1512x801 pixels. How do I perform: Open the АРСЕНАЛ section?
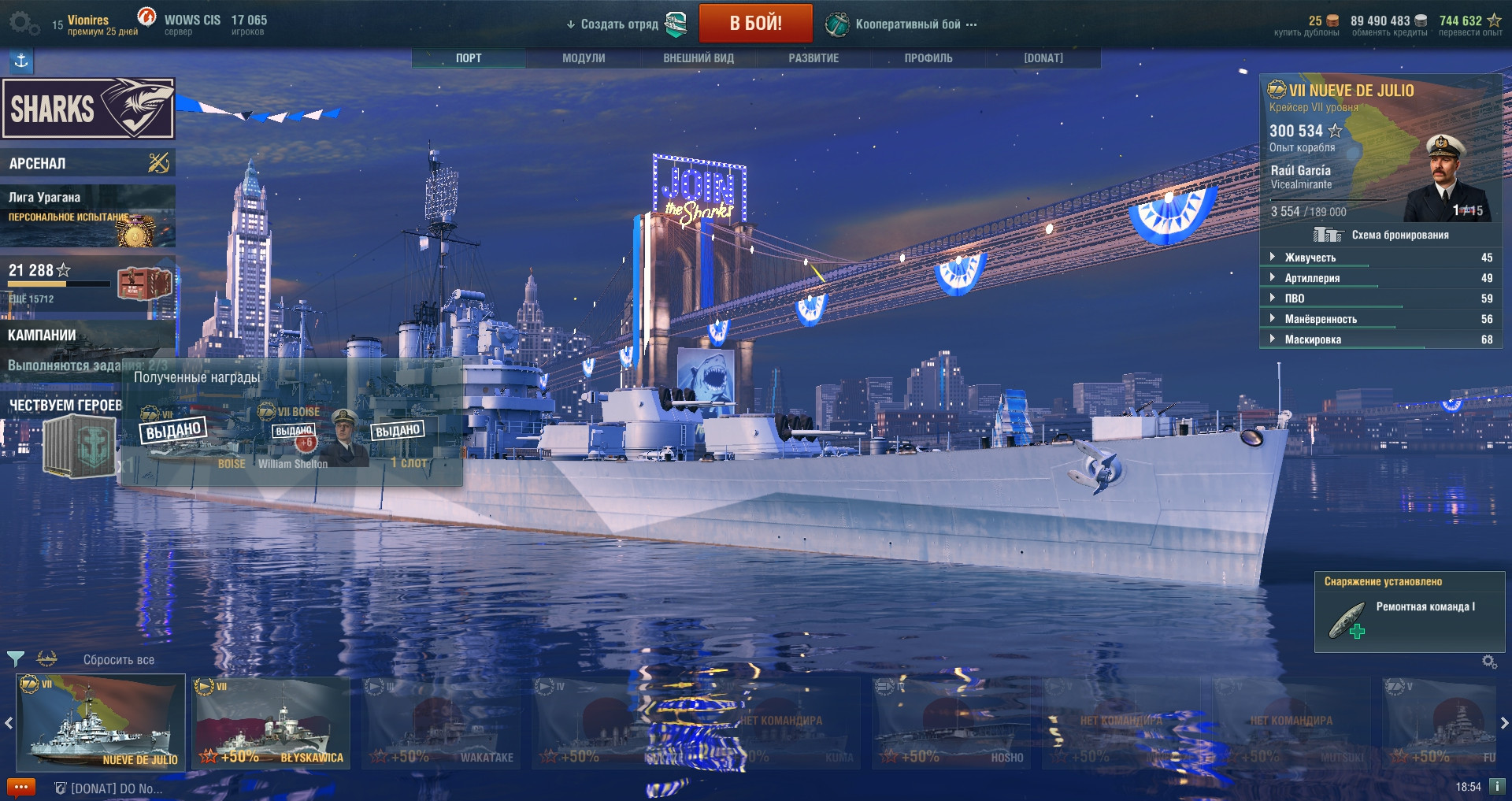[x=87, y=163]
